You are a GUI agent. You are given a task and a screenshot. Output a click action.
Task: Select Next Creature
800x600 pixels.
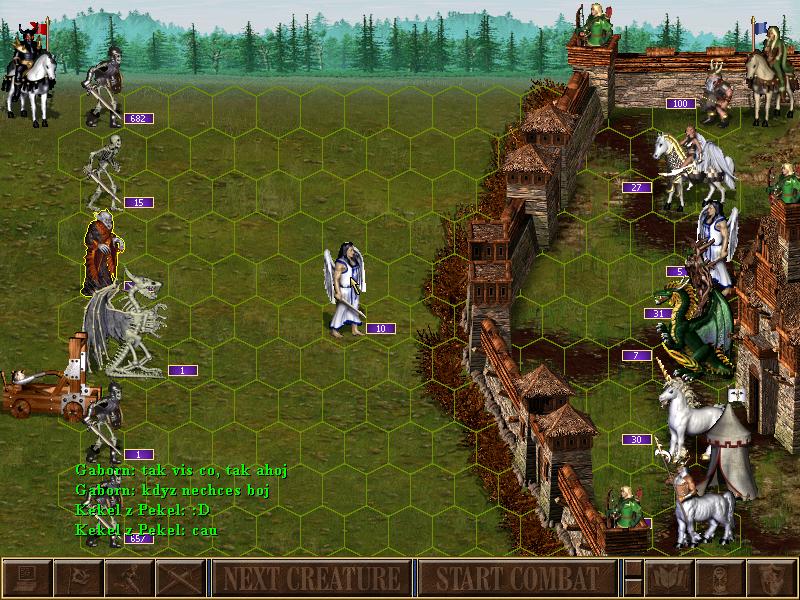point(312,578)
